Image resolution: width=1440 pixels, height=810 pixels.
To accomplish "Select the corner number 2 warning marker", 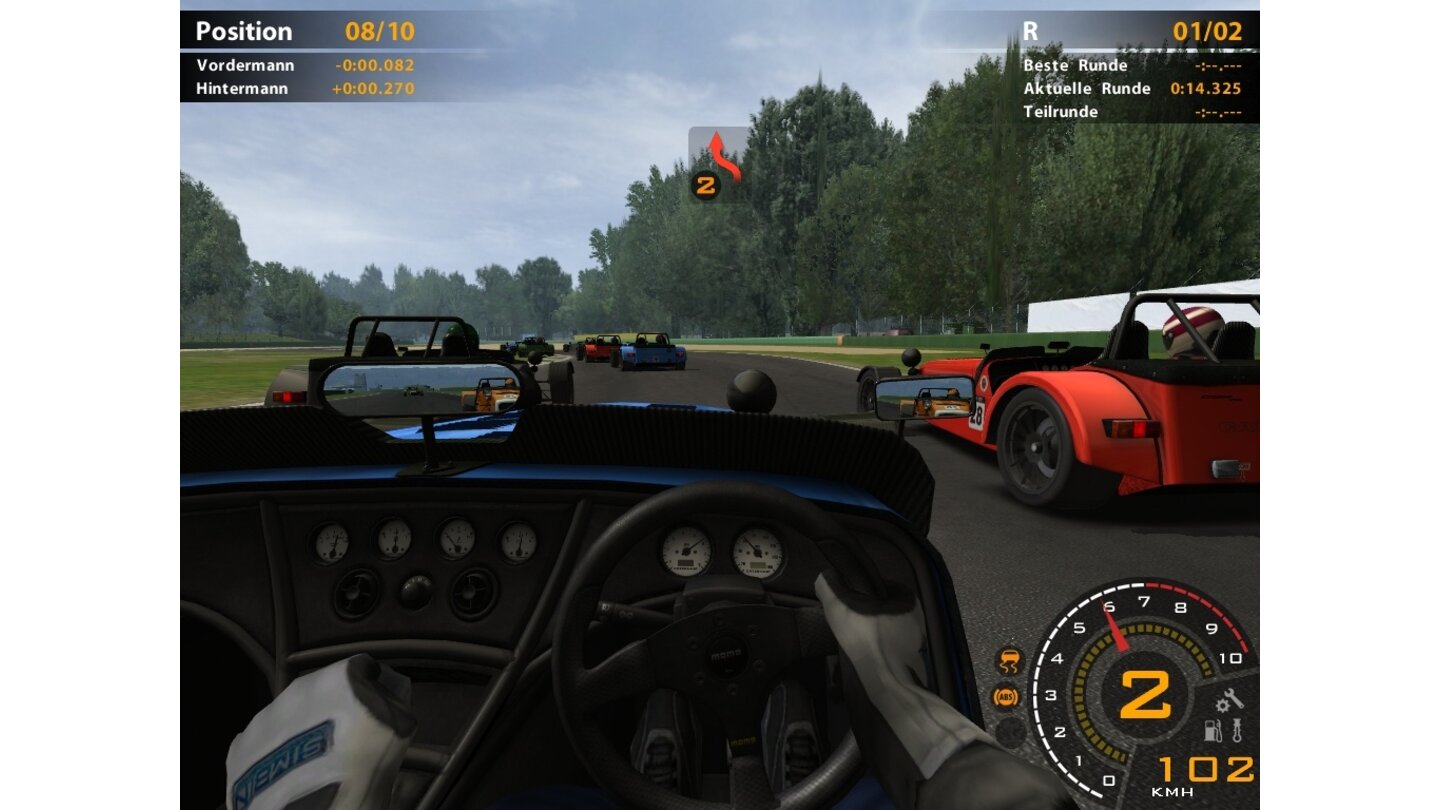I will (707, 183).
